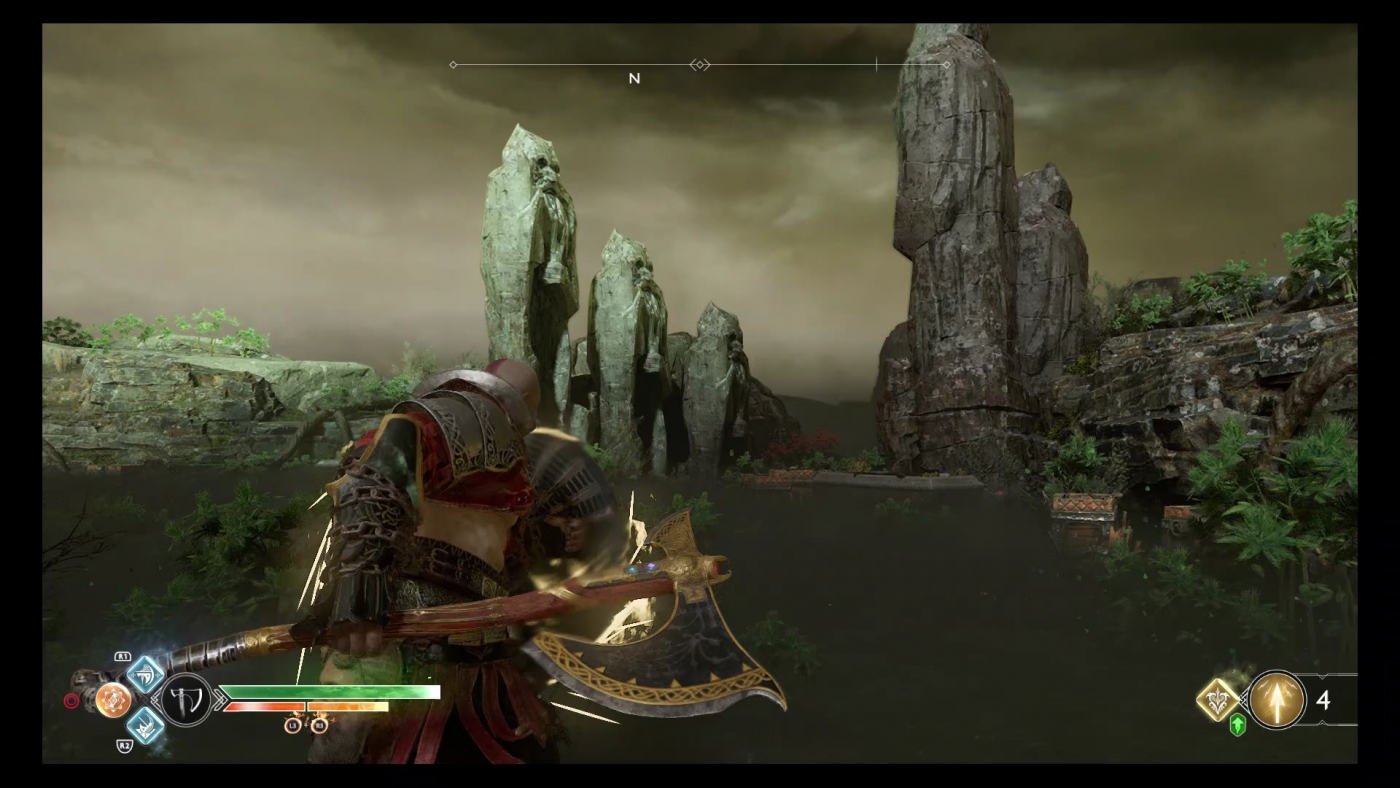Select the Leviathan Axe weapon icon
This screenshot has width=1400, height=788.
click(x=187, y=699)
